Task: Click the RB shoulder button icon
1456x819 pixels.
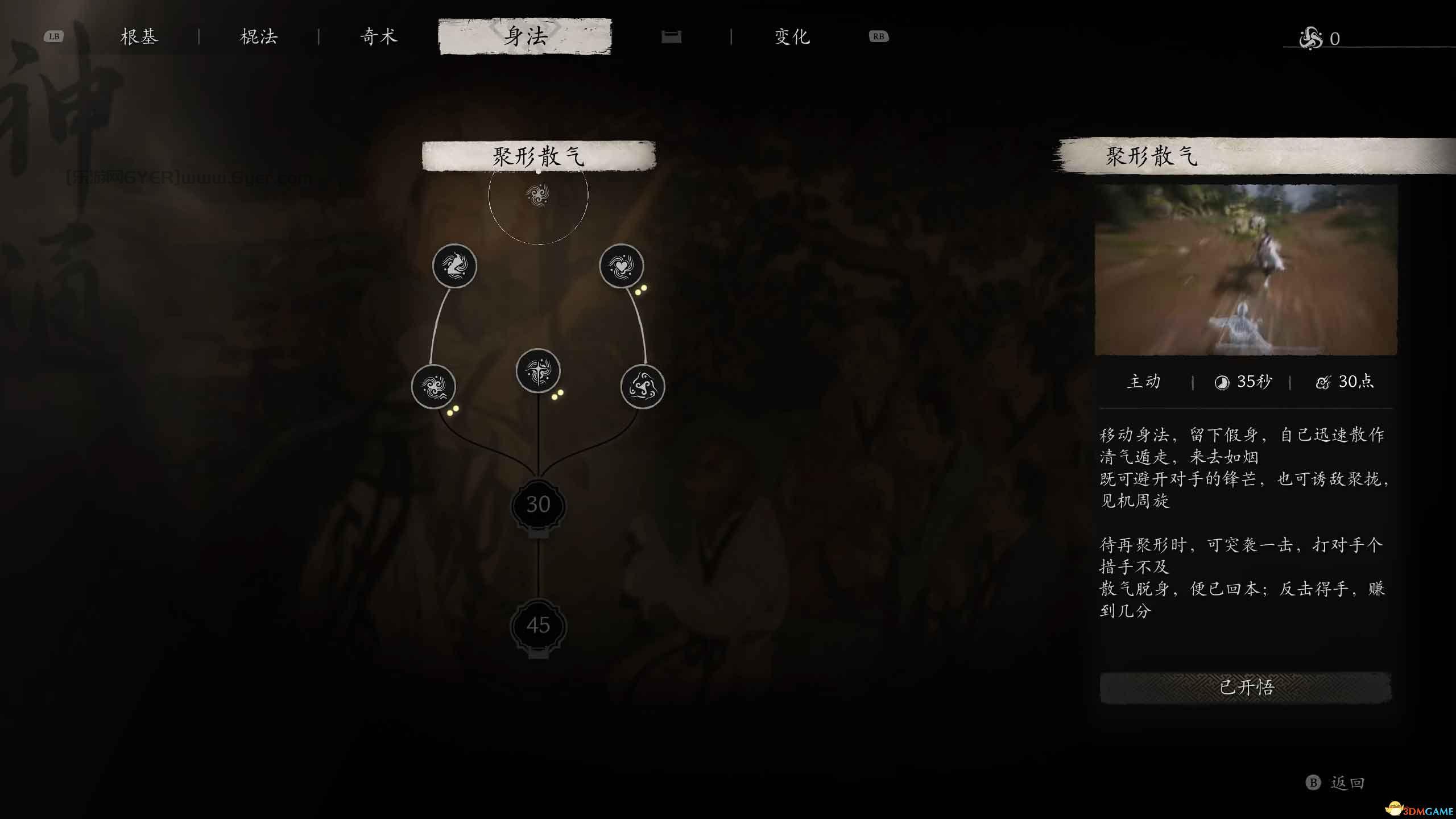Action: click(x=878, y=36)
